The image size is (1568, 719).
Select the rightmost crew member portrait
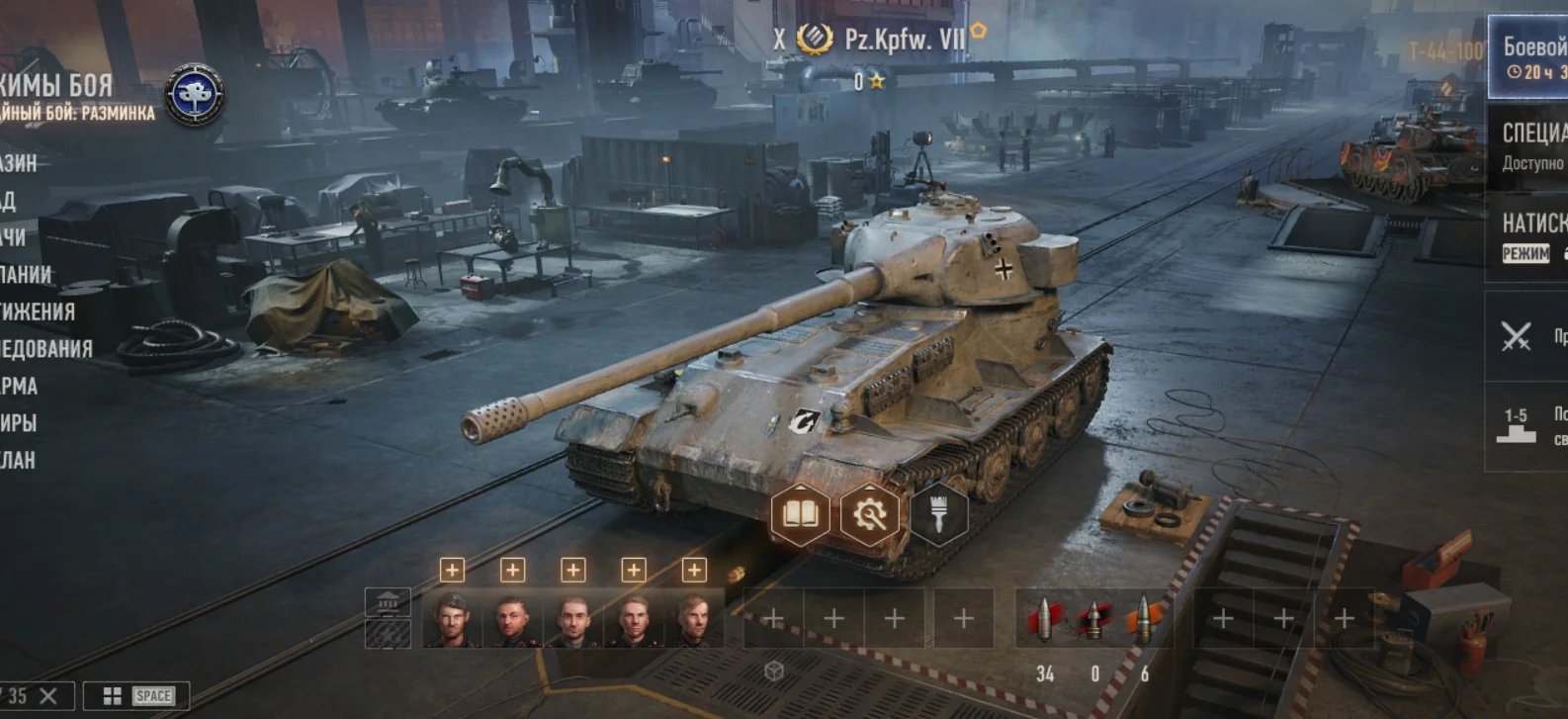coord(698,618)
